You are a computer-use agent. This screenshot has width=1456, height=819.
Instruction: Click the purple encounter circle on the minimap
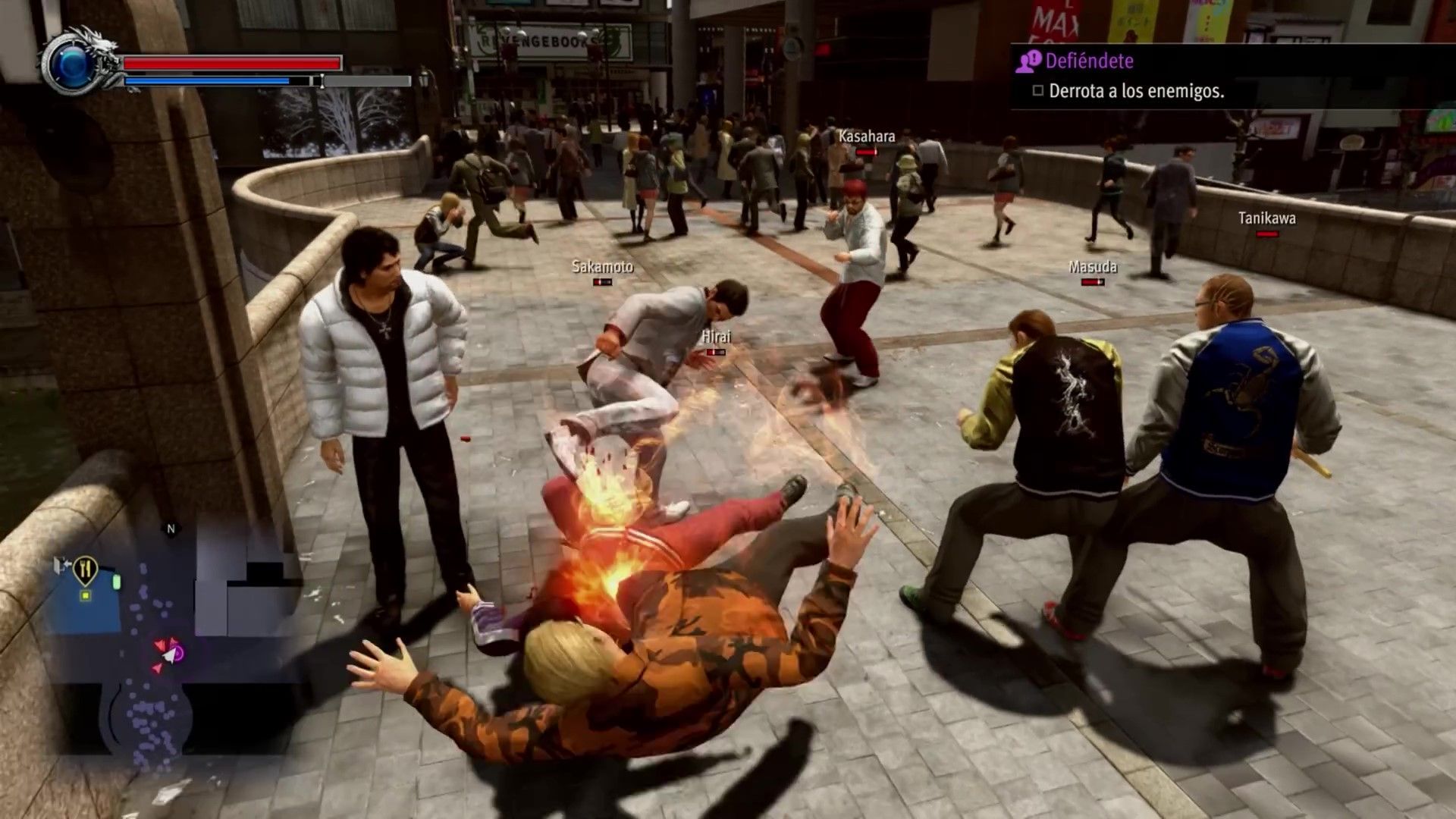178,652
